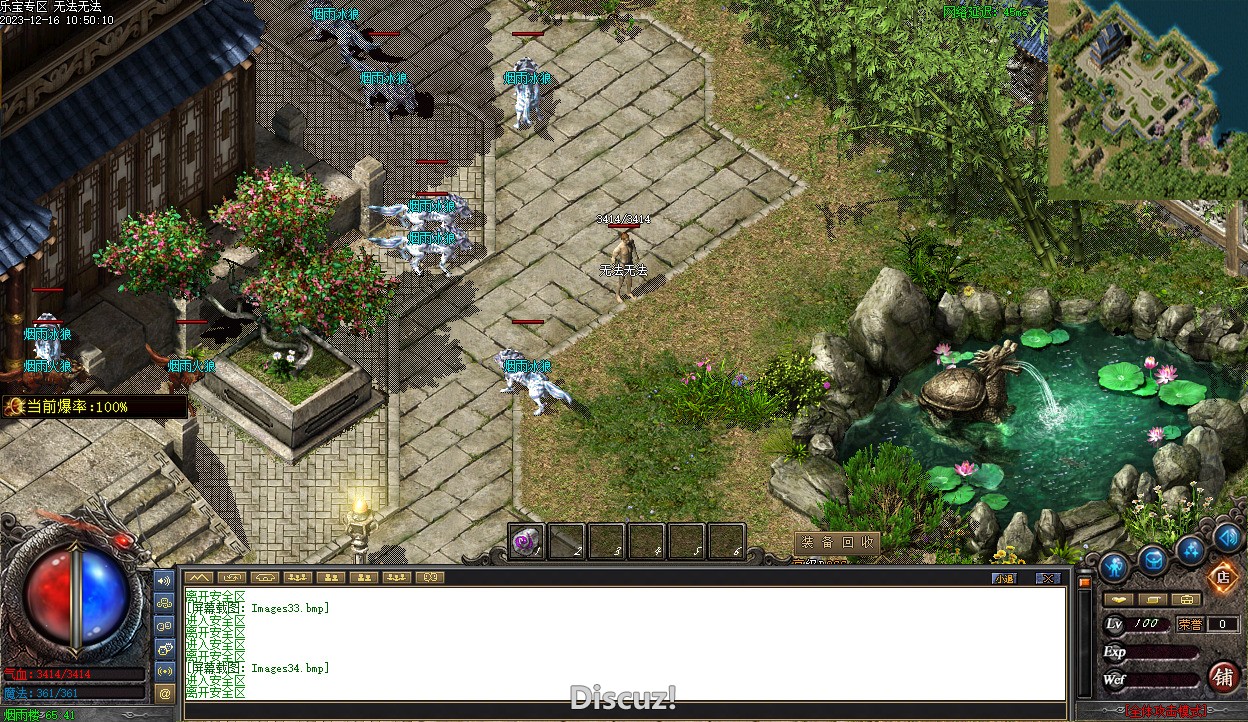Click the 荣誉 honor label button
Screen dimensions: 1248x722
coord(1190,624)
